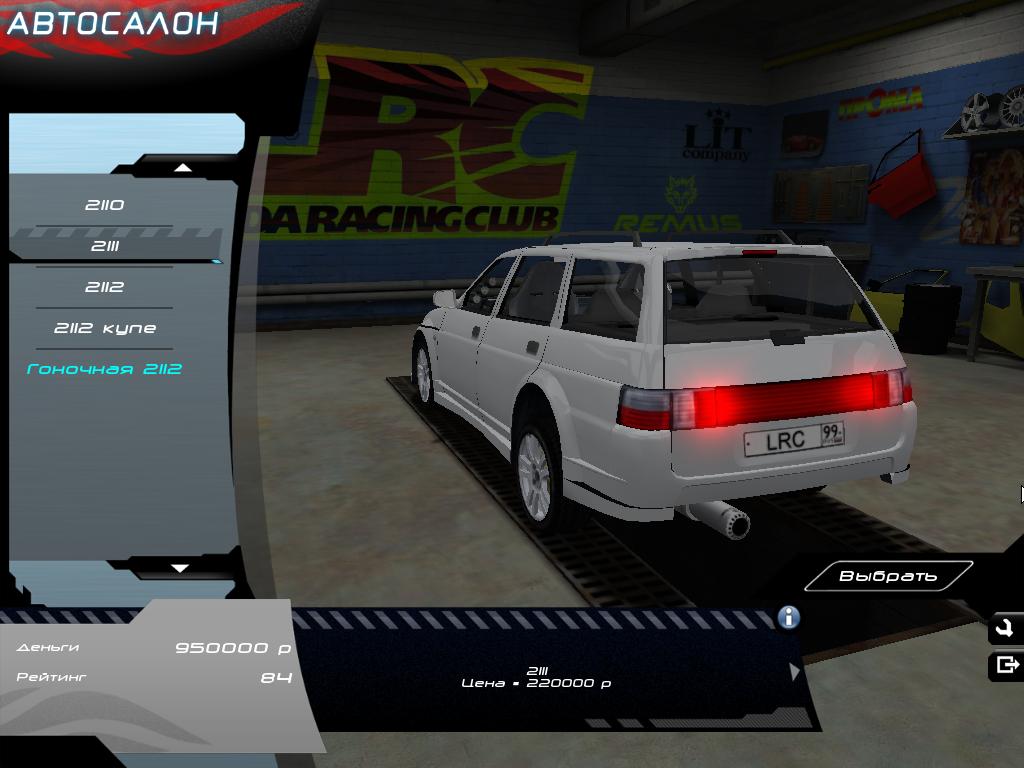Open the wrench tuning icon
The height and width of the screenshot is (768, 1024).
tap(1005, 628)
